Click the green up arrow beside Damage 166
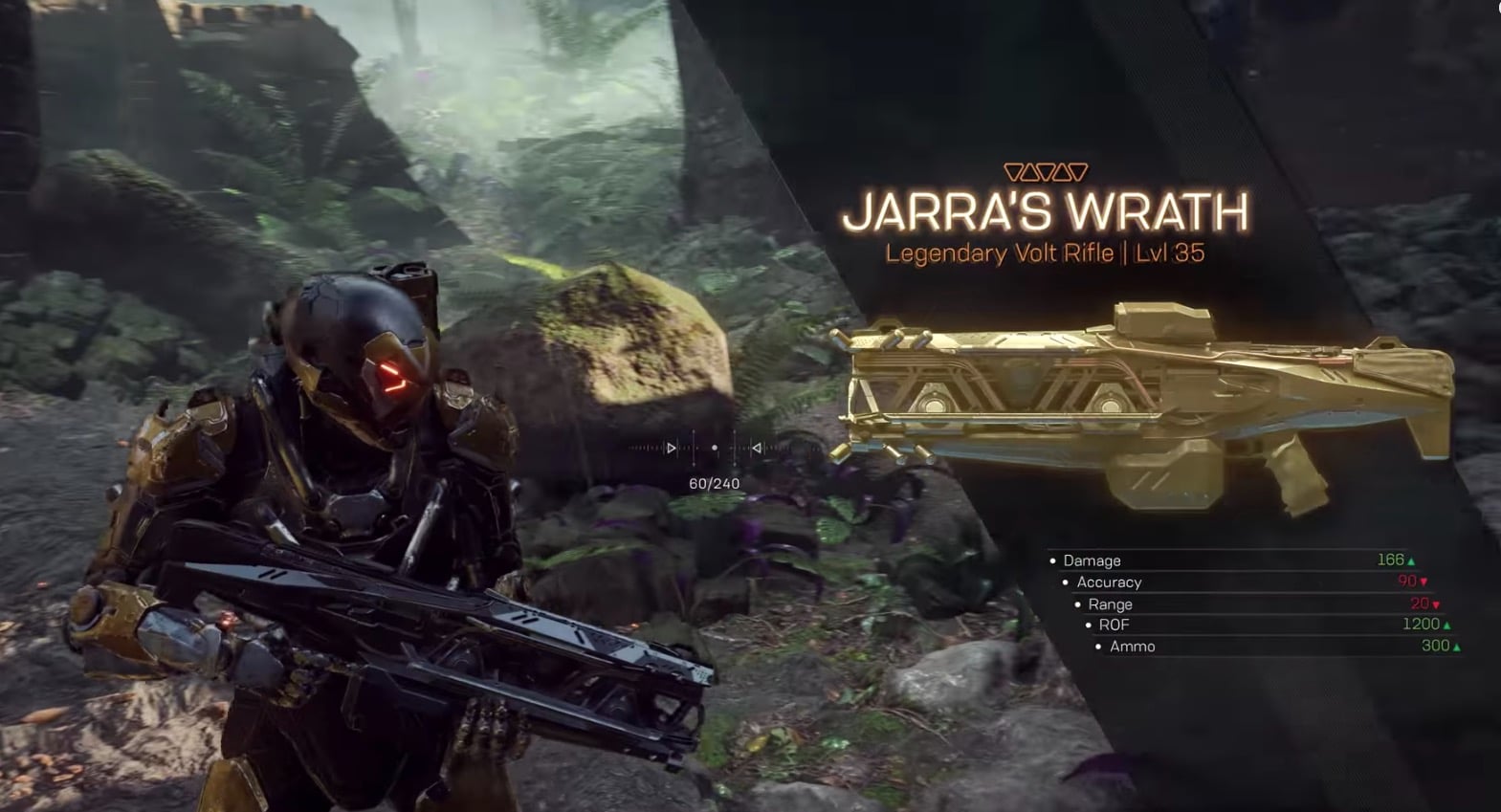The height and width of the screenshot is (812, 1501). click(x=1414, y=561)
